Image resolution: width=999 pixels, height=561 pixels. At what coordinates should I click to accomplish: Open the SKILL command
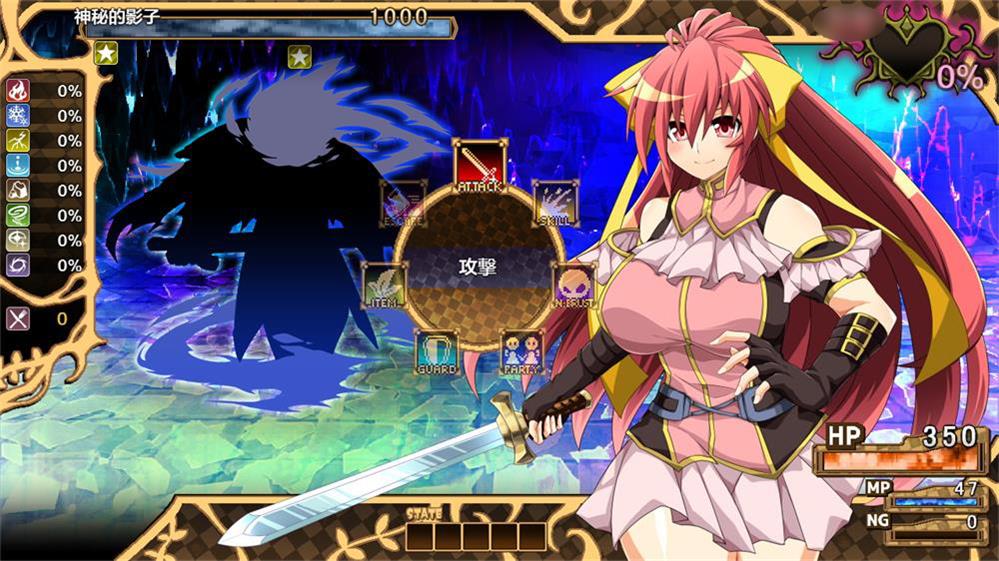(x=554, y=203)
